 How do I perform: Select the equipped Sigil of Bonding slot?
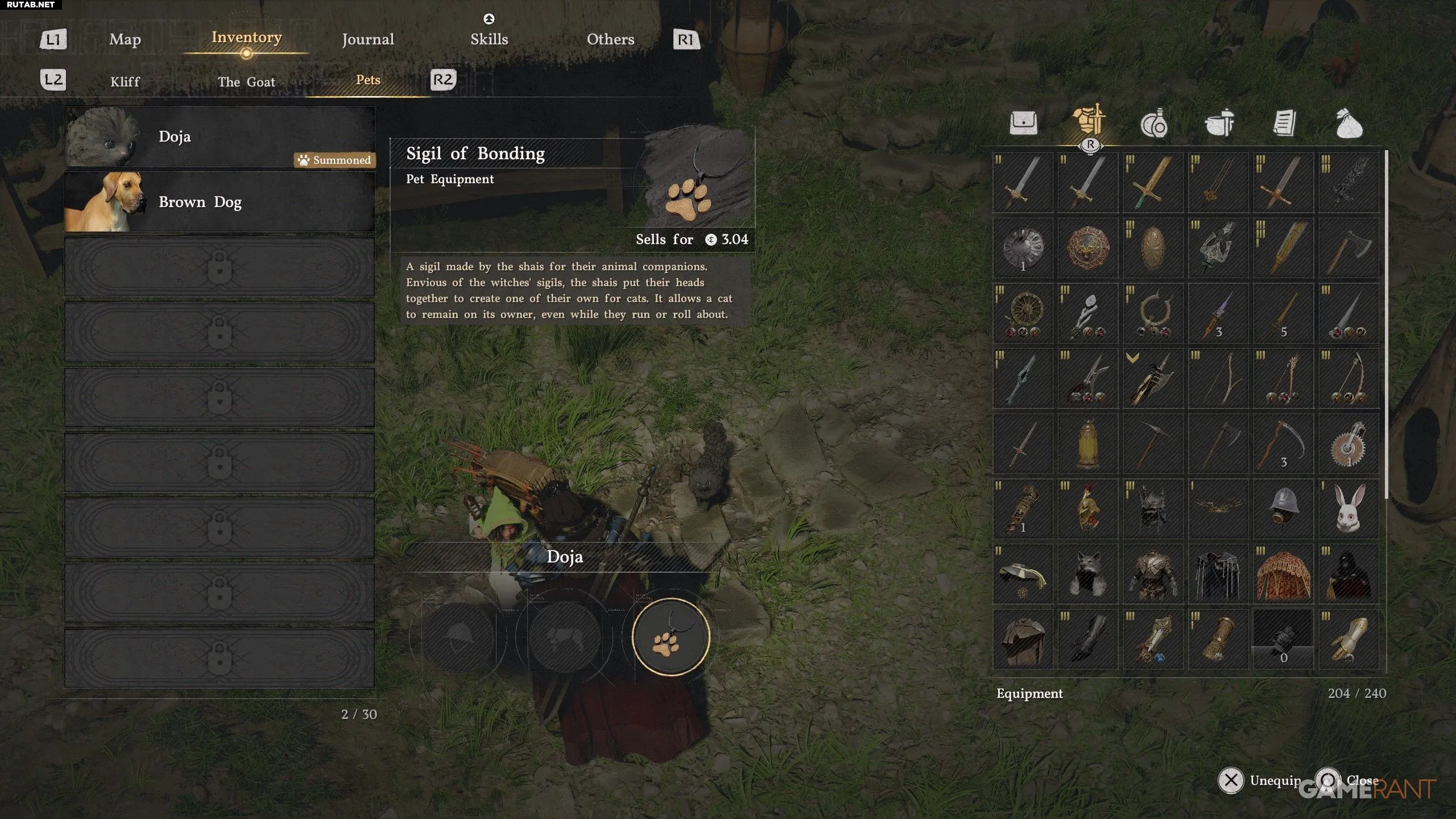tap(671, 636)
